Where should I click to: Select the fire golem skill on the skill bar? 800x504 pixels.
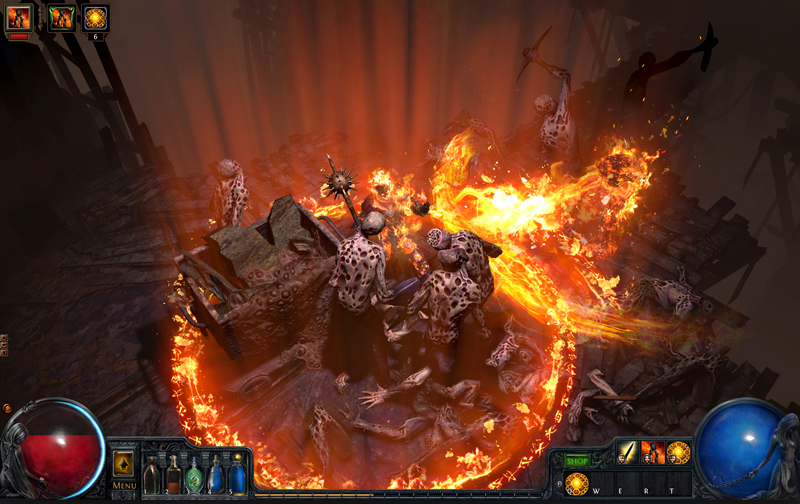(x=653, y=452)
